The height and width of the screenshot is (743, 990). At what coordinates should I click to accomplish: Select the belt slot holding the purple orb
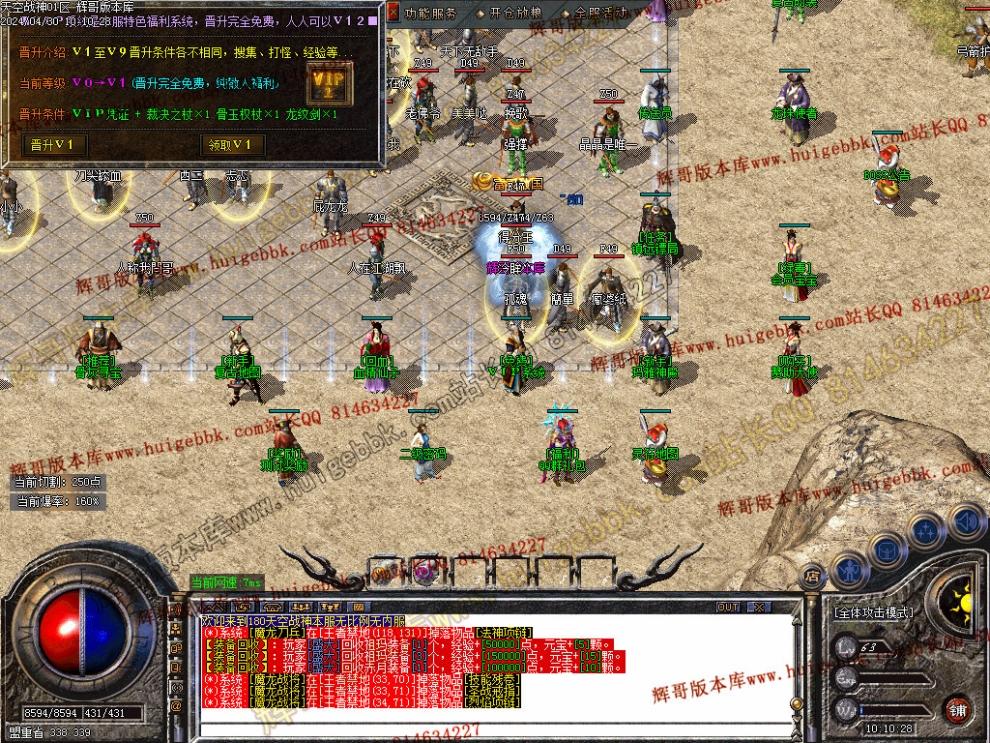point(424,572)
